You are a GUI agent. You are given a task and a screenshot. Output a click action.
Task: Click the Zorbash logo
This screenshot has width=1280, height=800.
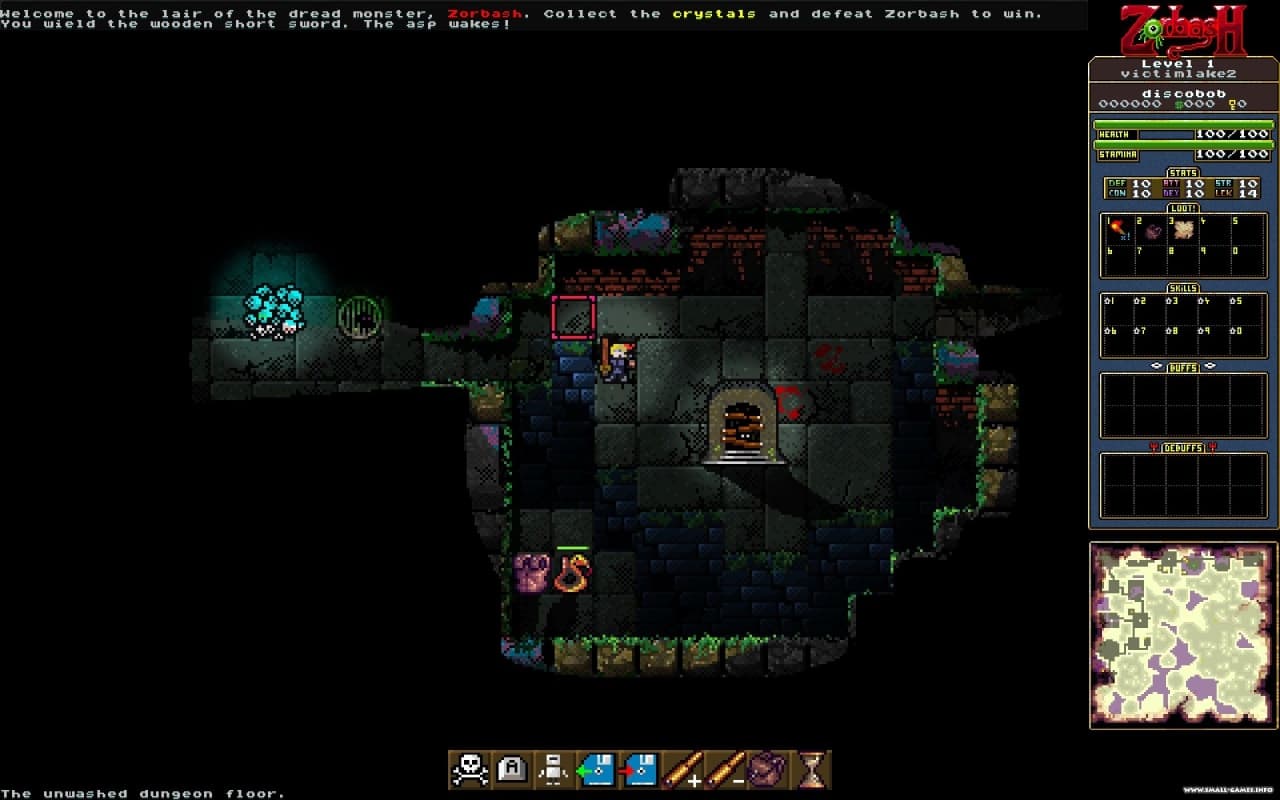(x=1183, y=30)
